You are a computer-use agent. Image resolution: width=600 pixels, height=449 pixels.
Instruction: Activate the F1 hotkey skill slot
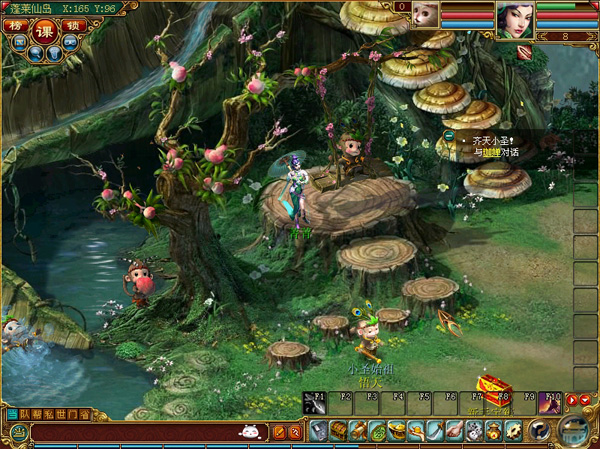[x=314, y=402]
